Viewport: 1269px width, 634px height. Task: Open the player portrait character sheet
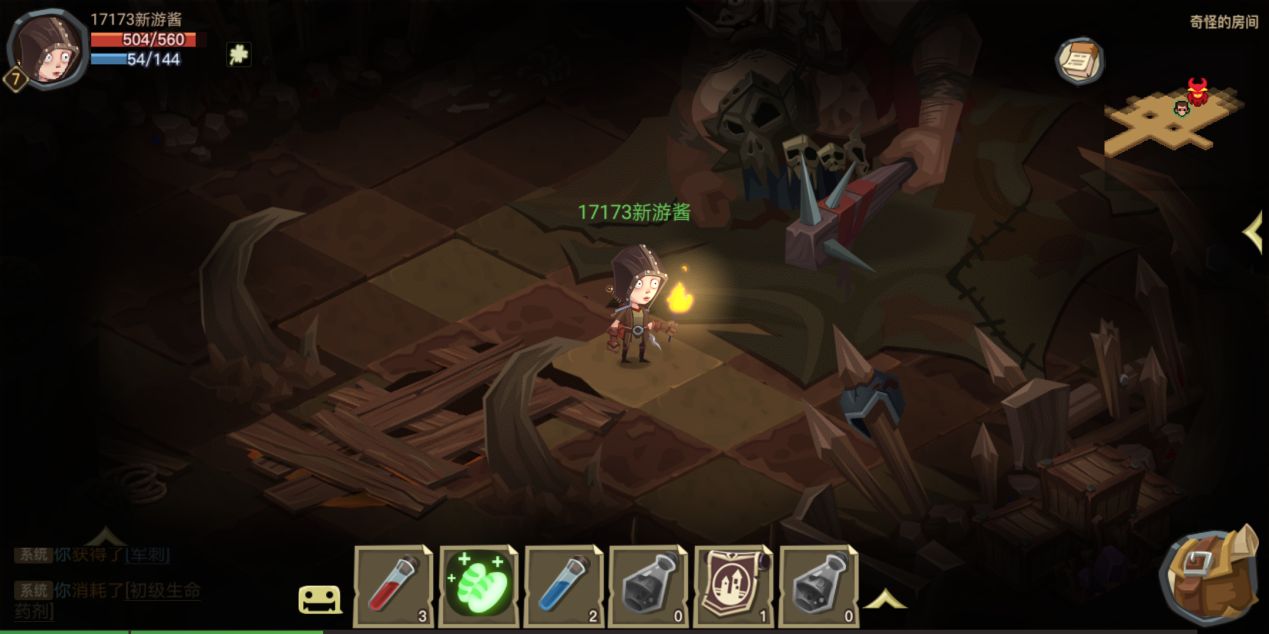46,48
